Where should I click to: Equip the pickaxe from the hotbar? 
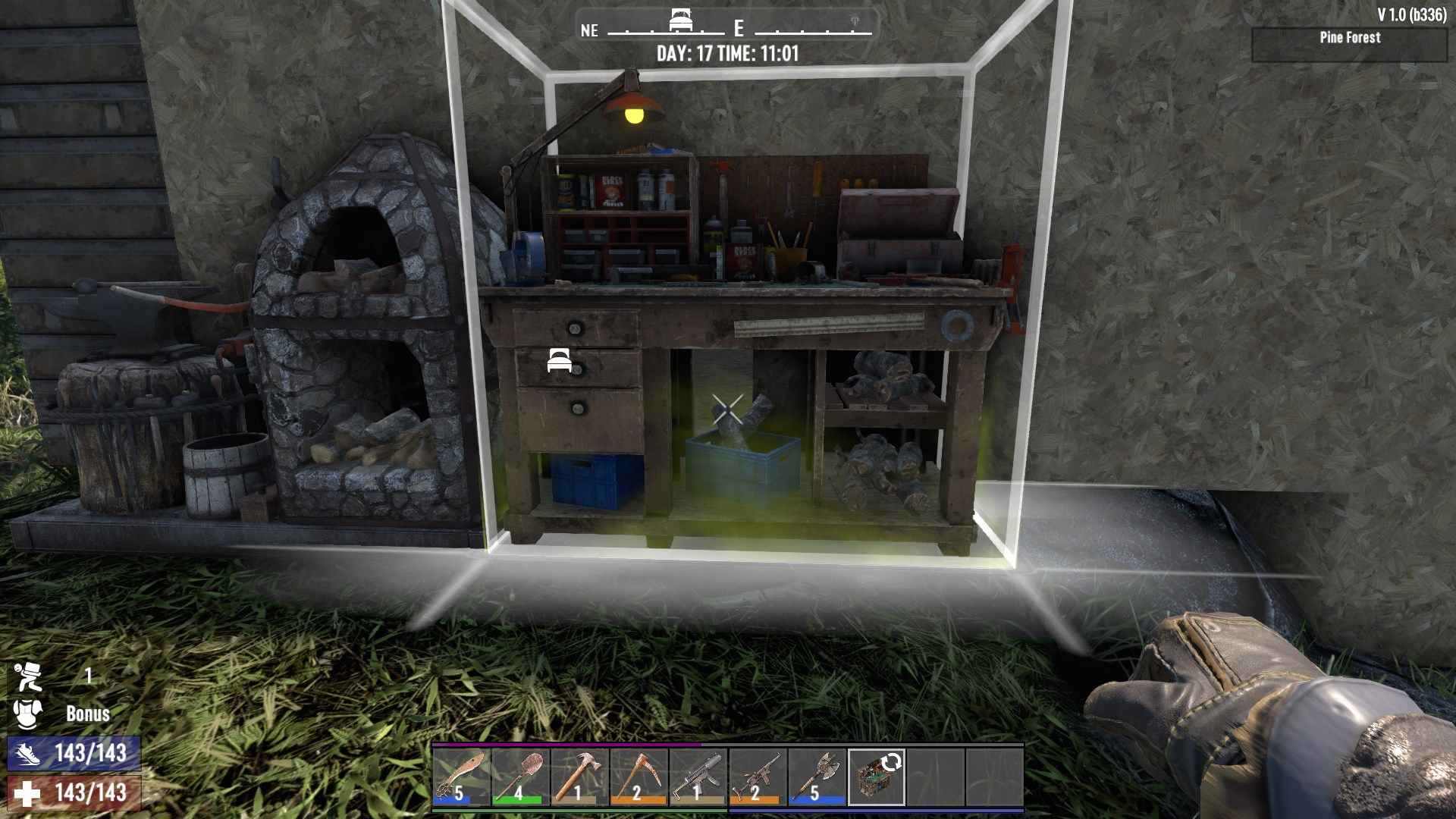click(x=639, y=777)
